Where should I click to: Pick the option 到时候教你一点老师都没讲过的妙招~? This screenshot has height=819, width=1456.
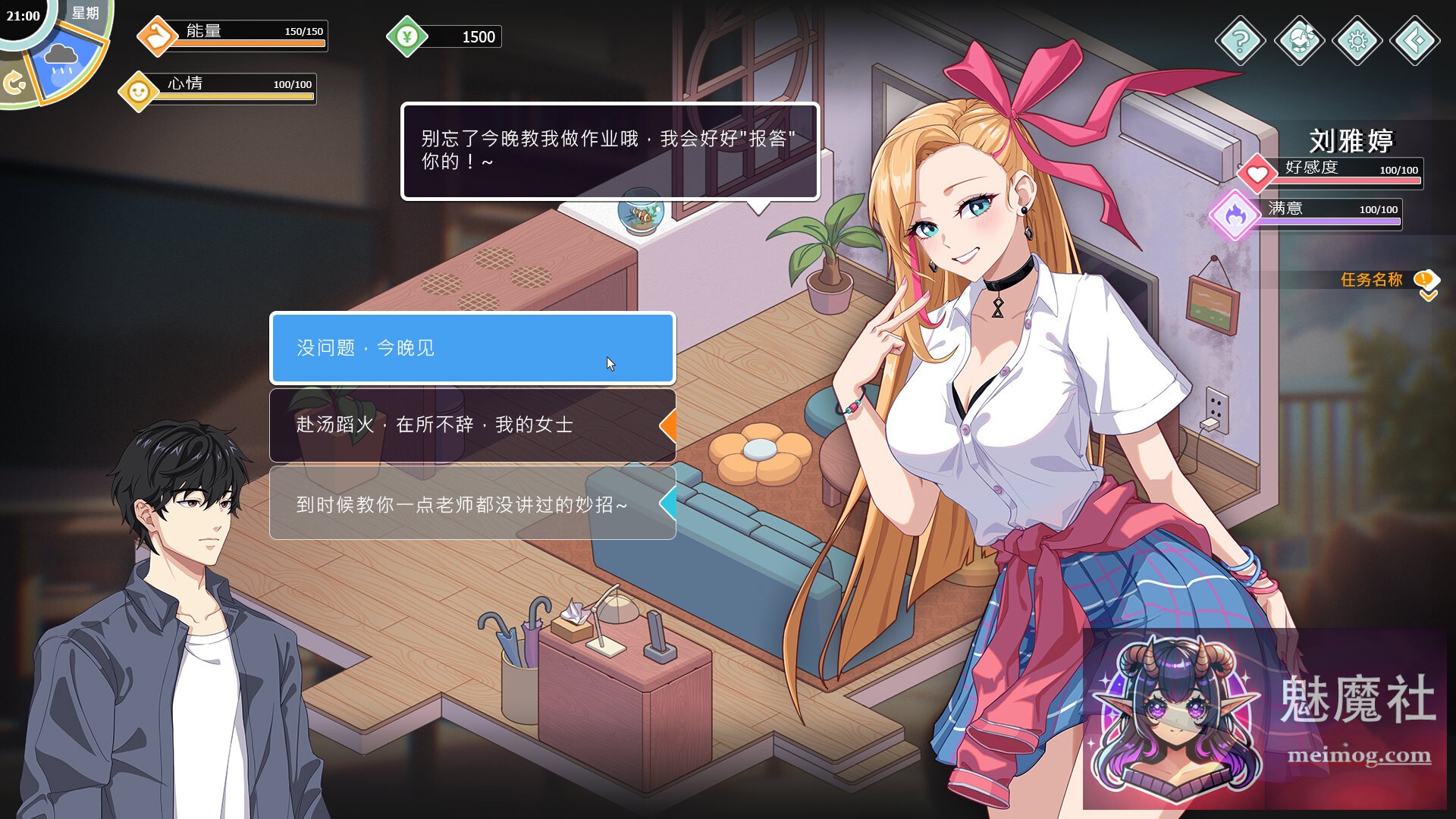coord(470,502)
